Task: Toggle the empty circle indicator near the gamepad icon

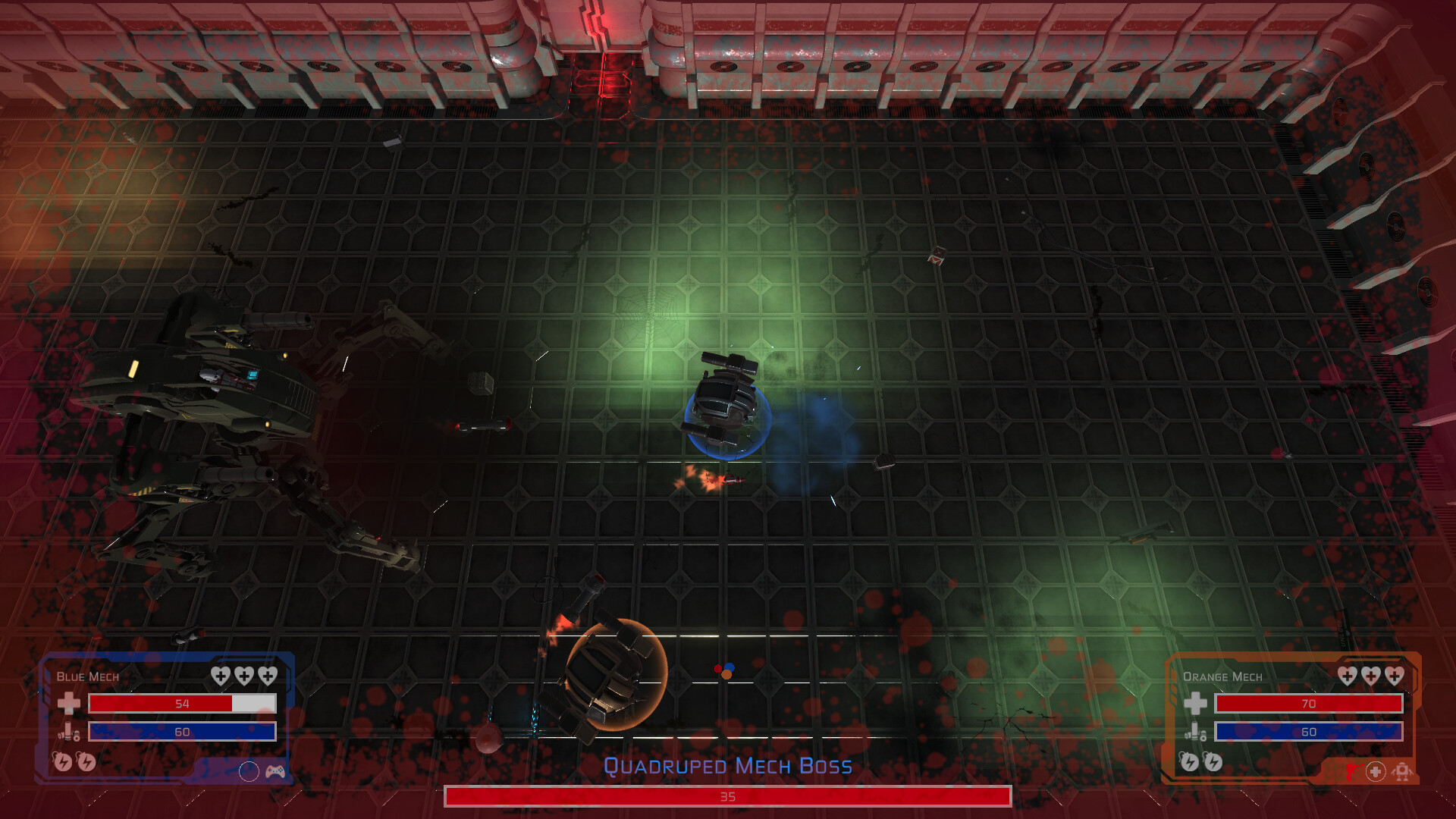Action: click(249, 772)
